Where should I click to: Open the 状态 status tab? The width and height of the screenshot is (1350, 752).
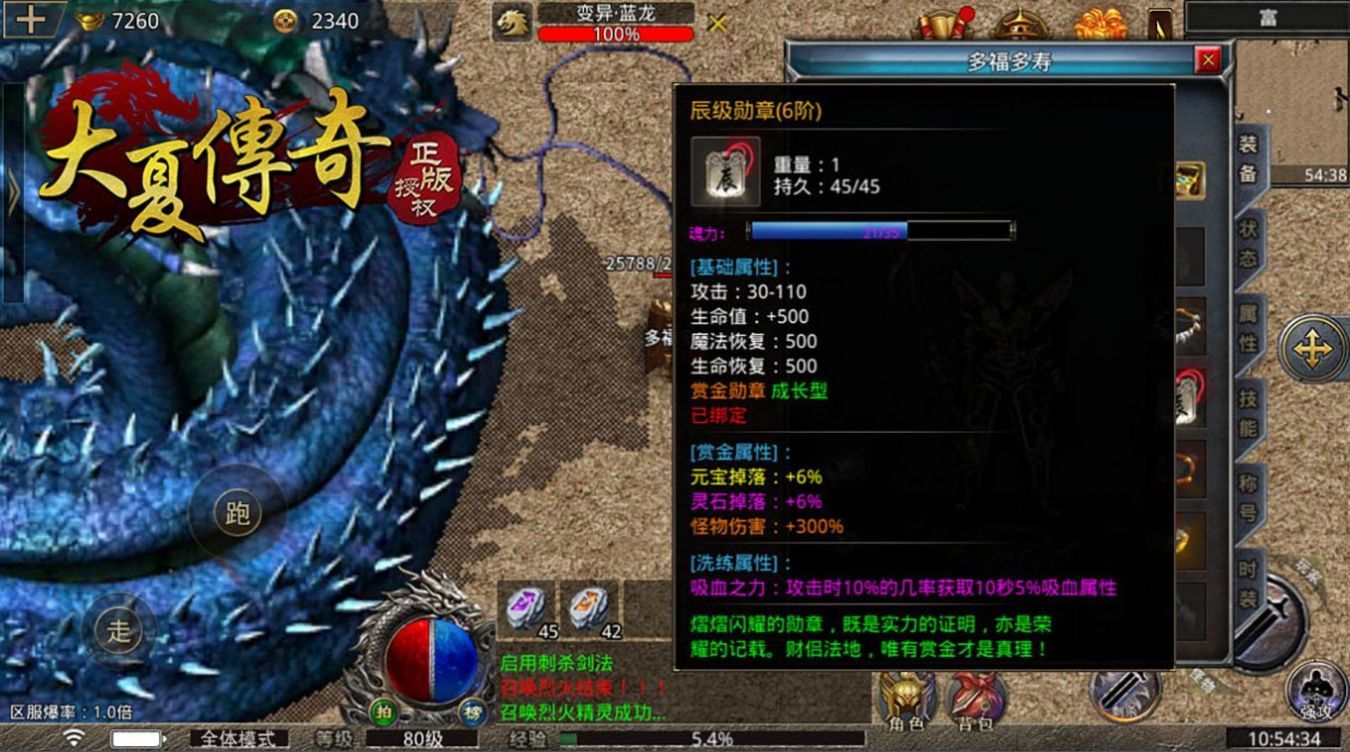tap(1250, 243)
